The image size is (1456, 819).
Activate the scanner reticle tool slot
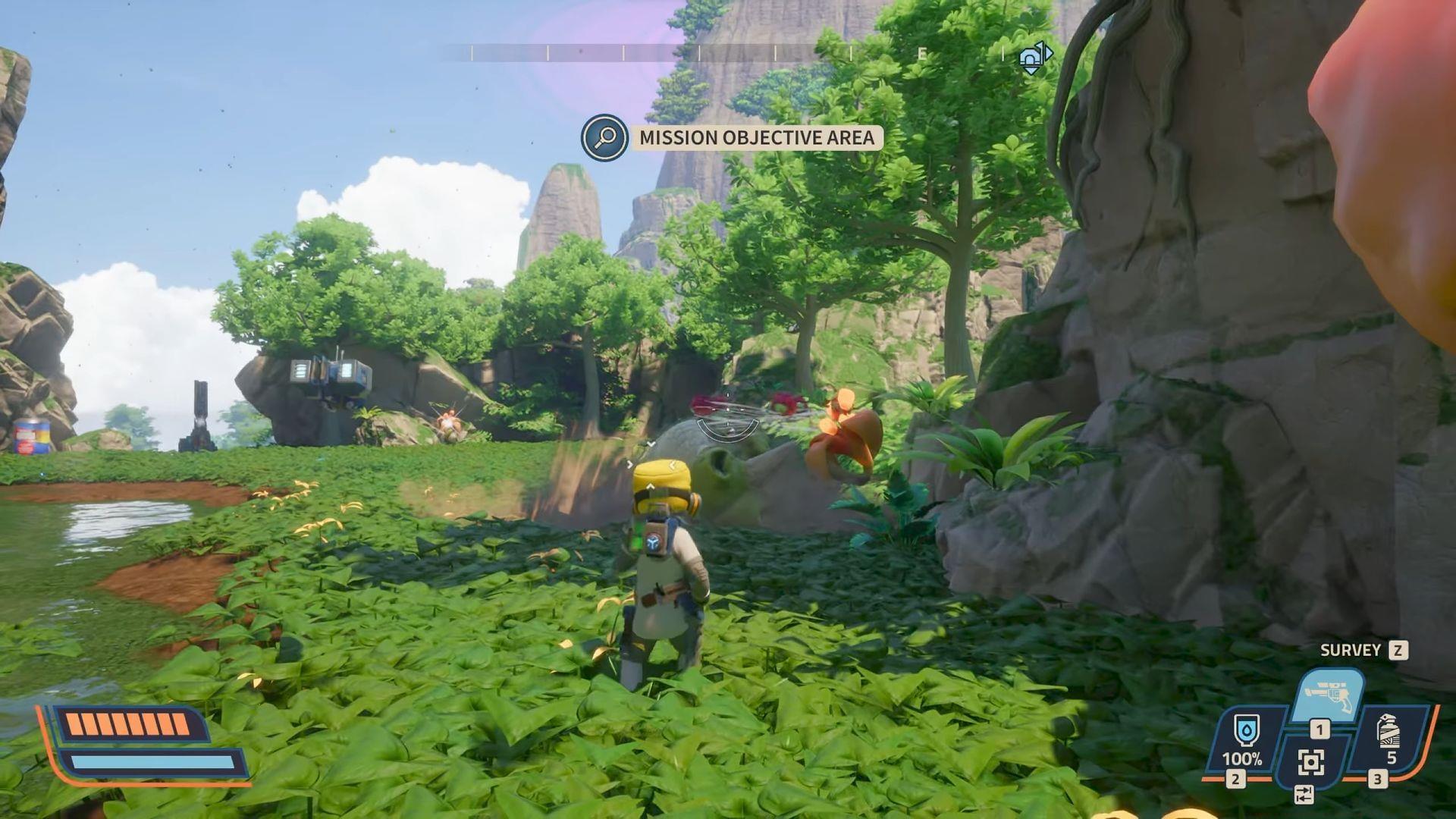click(1310, 761)
